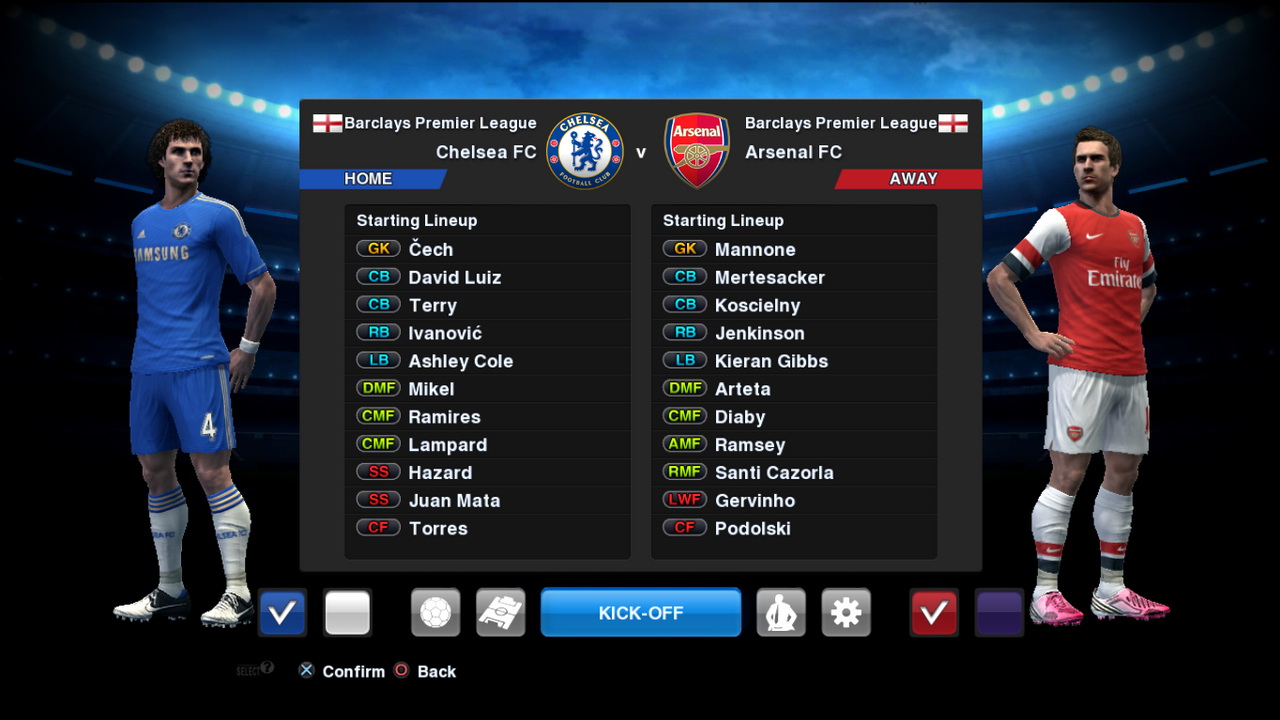Toggle the white empty checkbox near home side
The image size is (1280, 720).
tap(346, 612)
